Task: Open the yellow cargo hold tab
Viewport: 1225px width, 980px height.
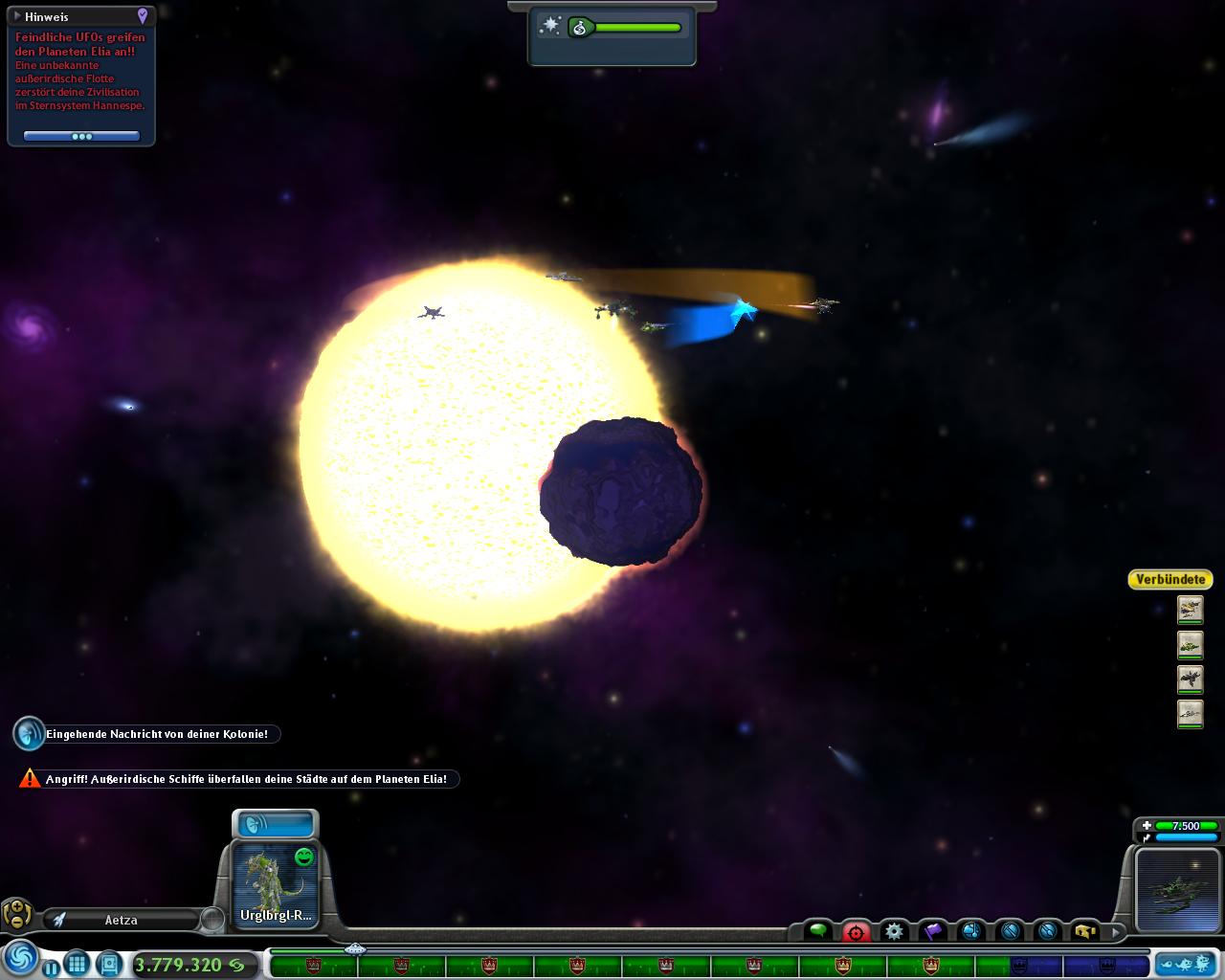Action: (x=1084, y=930)
